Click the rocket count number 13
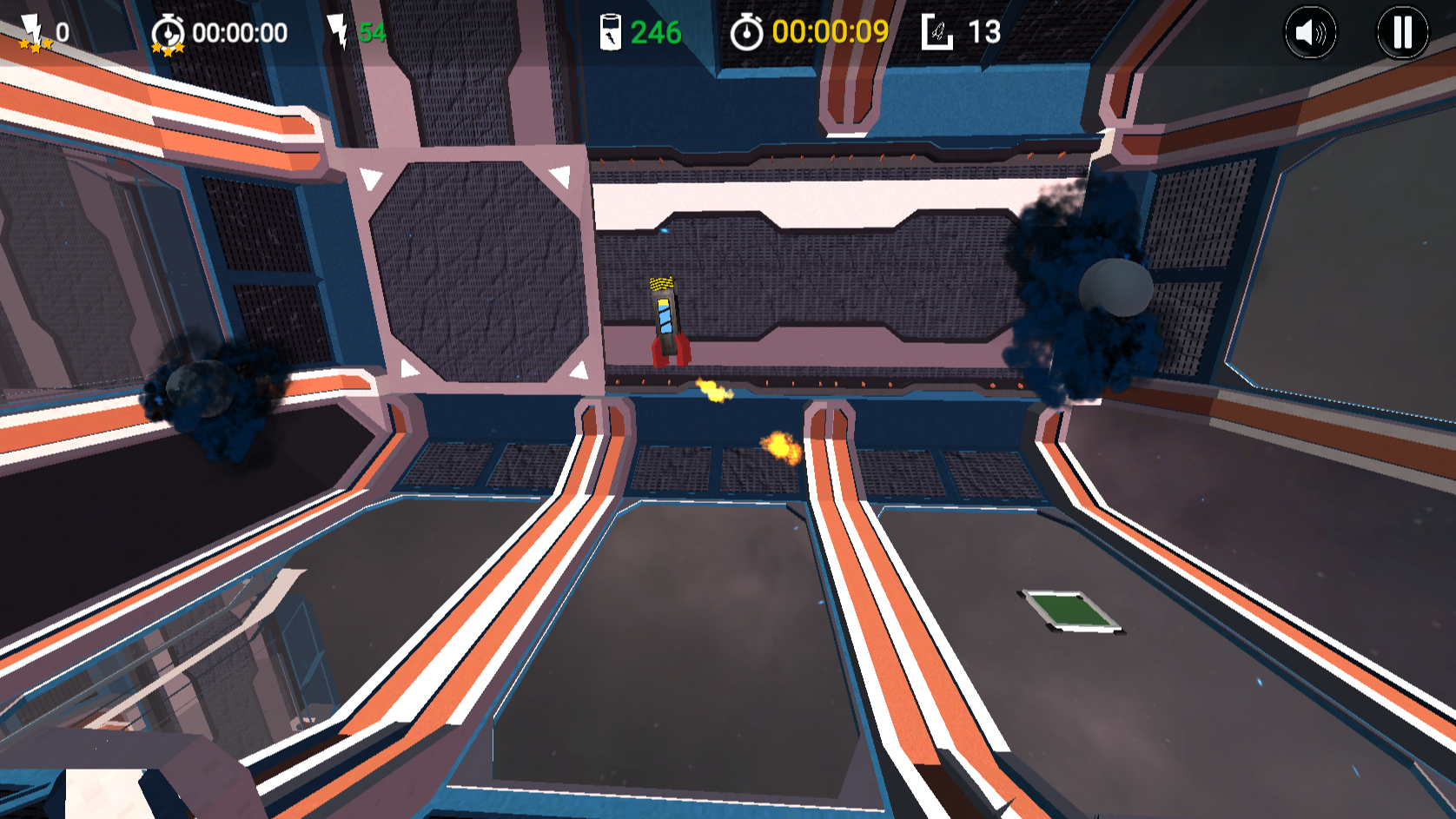Viewport: 1456px width, 819px height. point(984,32)
